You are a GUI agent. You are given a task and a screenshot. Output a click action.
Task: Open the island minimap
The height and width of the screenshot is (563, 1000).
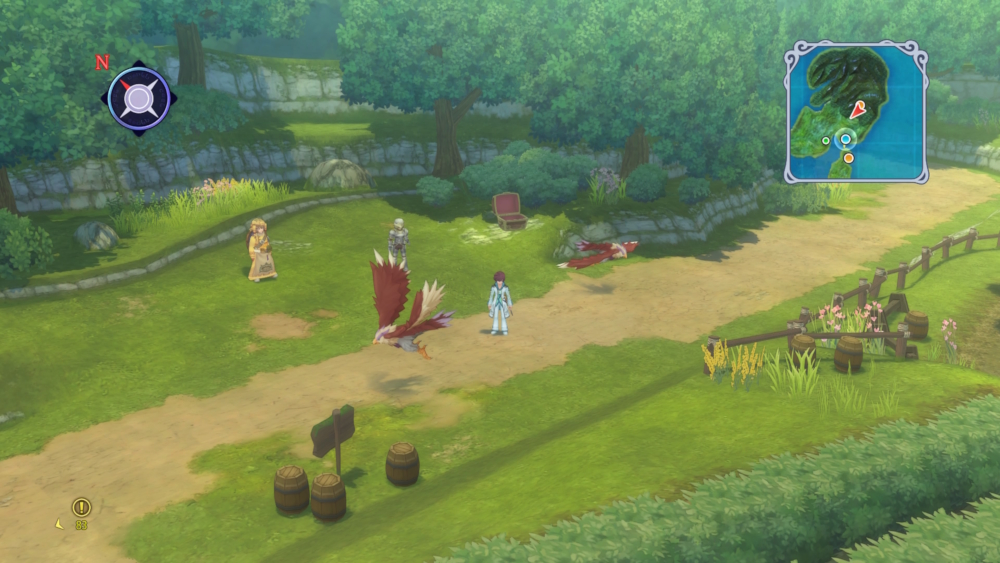[856, 110]
